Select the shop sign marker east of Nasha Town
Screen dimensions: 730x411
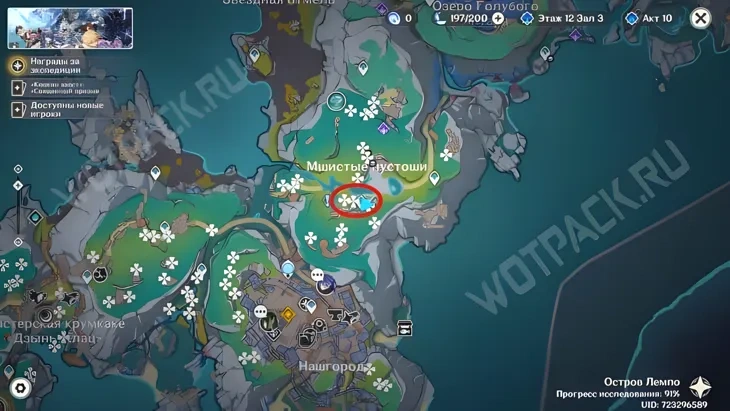tap(405, 328)
